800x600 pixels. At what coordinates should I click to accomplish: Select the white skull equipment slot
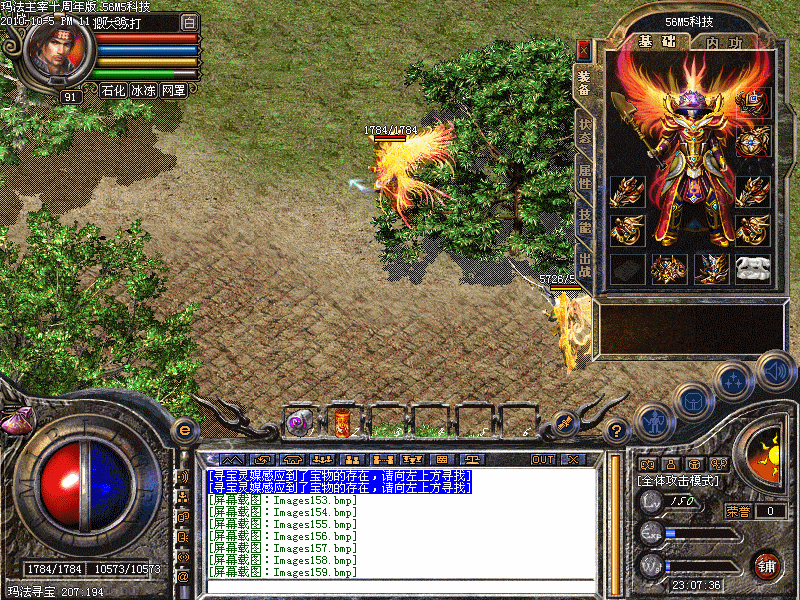pos(753,268)
